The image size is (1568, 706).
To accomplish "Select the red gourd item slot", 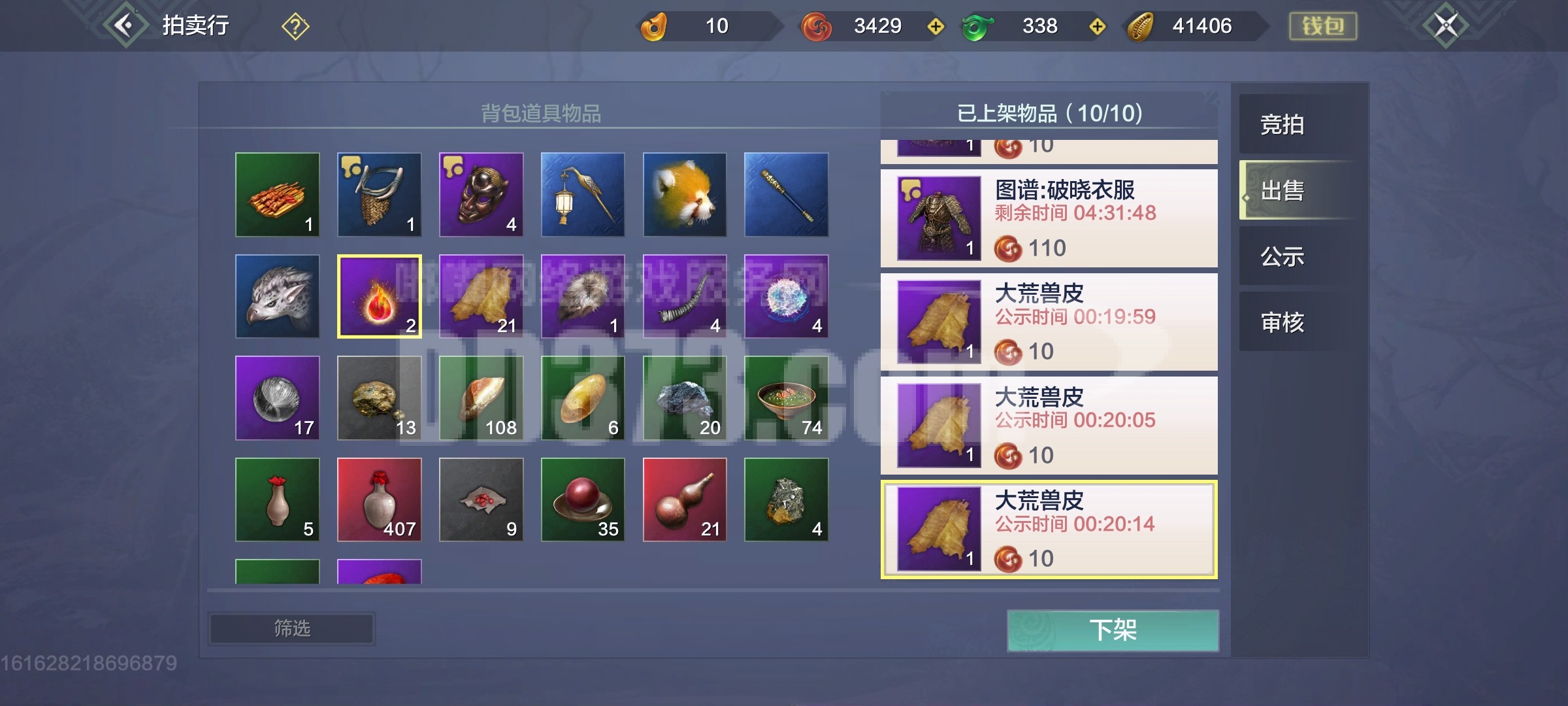I will [685, 500].
